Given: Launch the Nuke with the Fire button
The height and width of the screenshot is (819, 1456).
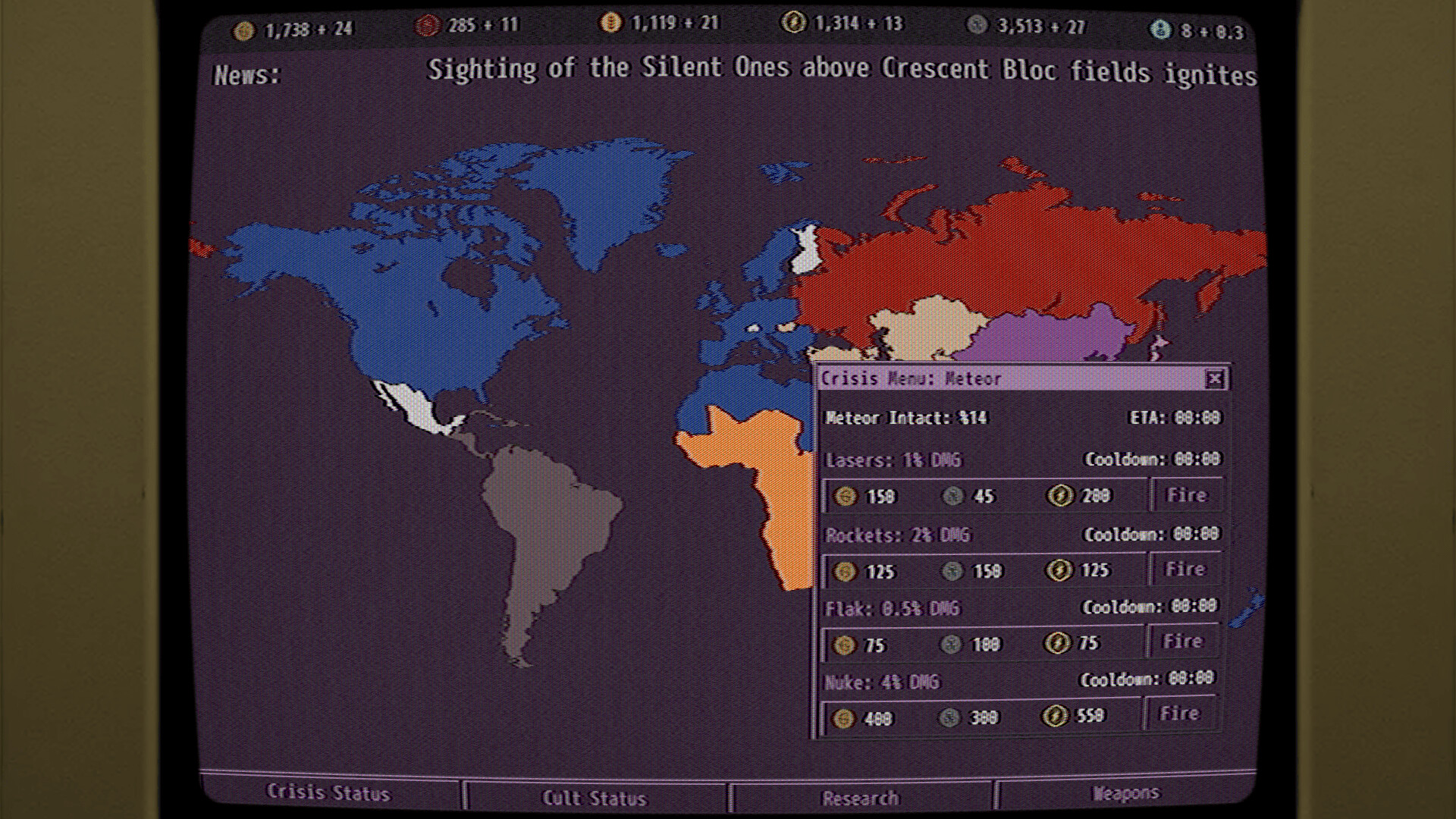Looking at the screenshot, I should point(1180,713).
